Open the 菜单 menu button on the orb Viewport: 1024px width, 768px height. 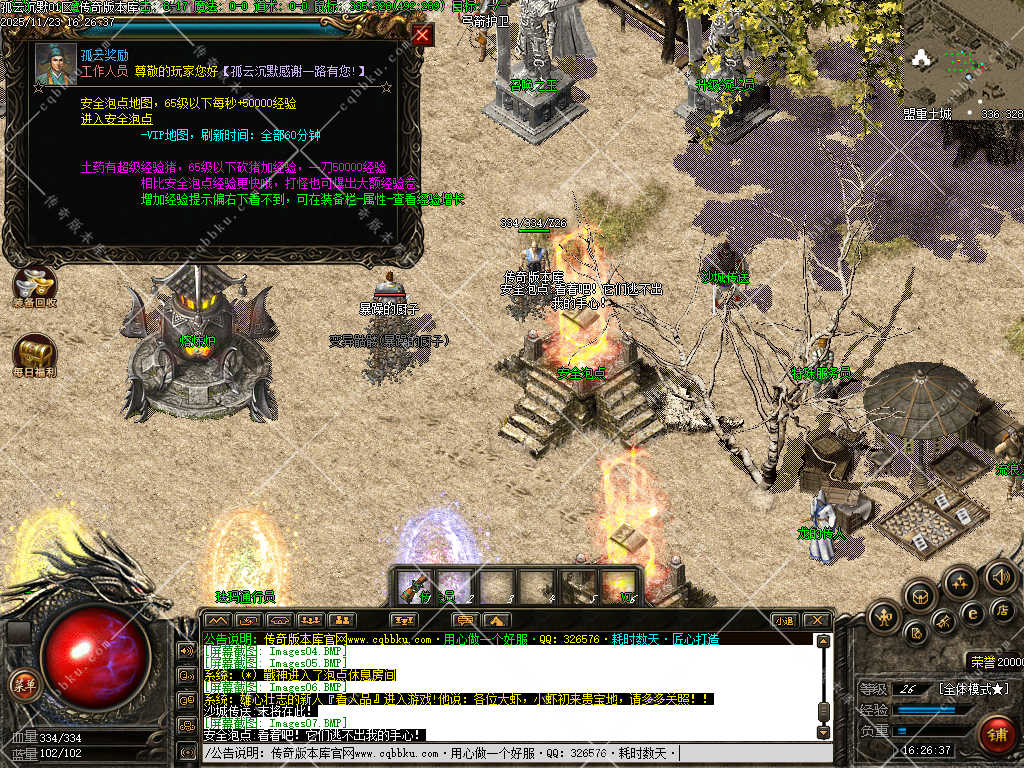pos(22,685)
